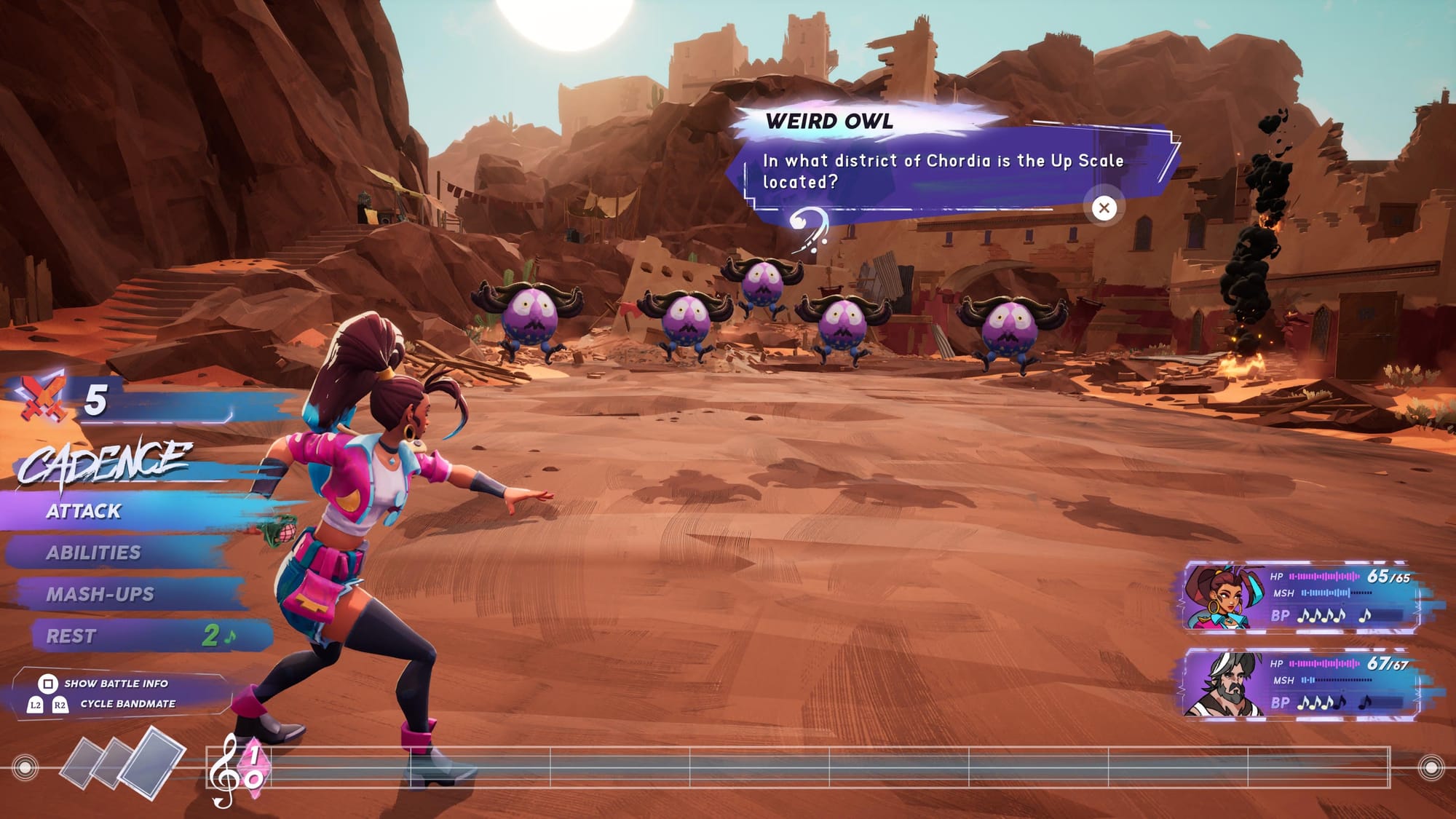Viewport: 1456px width, 819px height.
Task: Choose the Rest command
Action: click(71, 636)
